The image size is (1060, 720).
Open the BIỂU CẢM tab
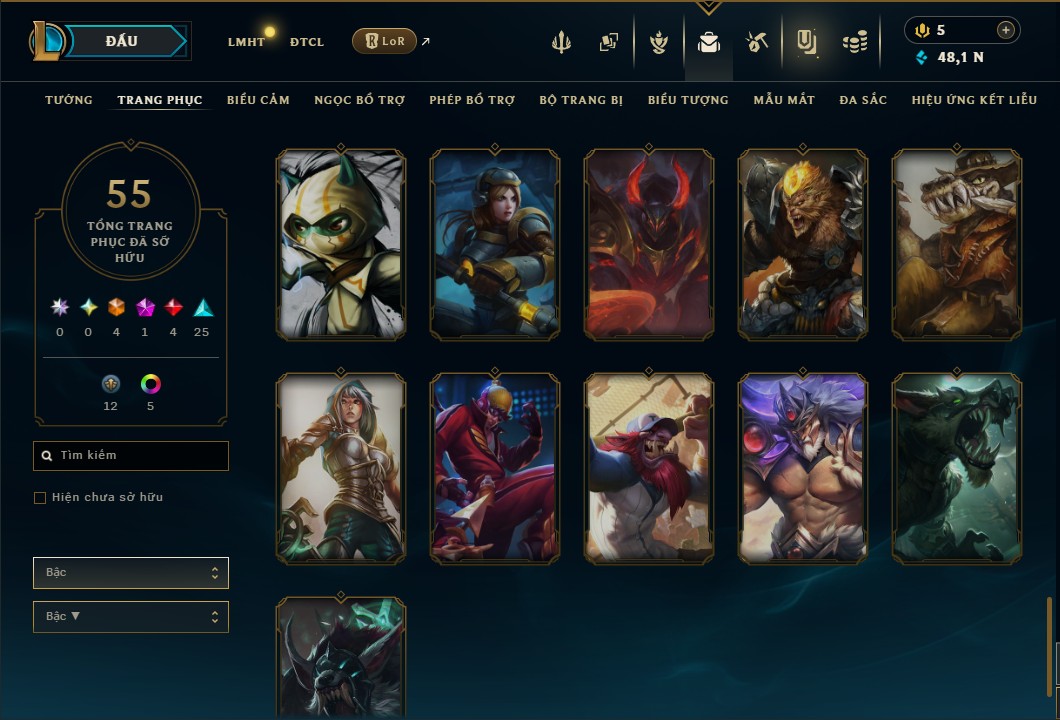pyautogui.click(x=258, y=100)
